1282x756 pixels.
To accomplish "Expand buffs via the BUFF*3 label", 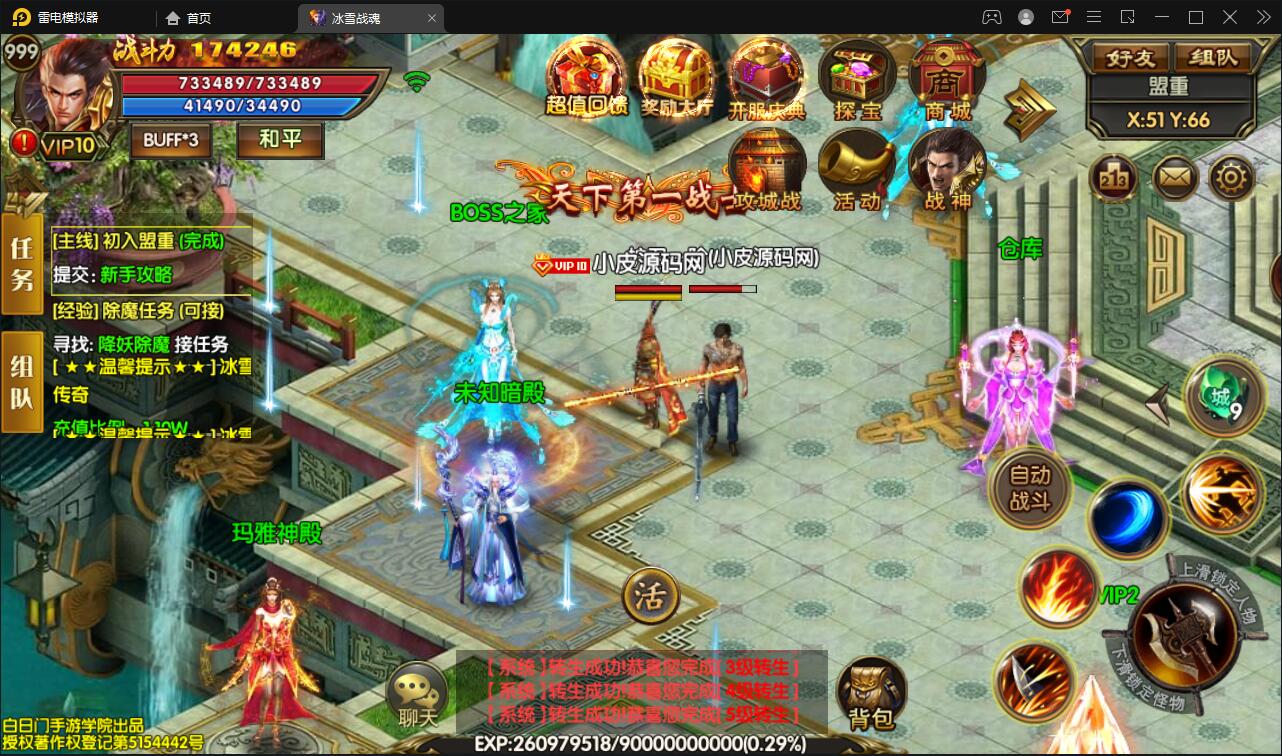I will 170,141.
